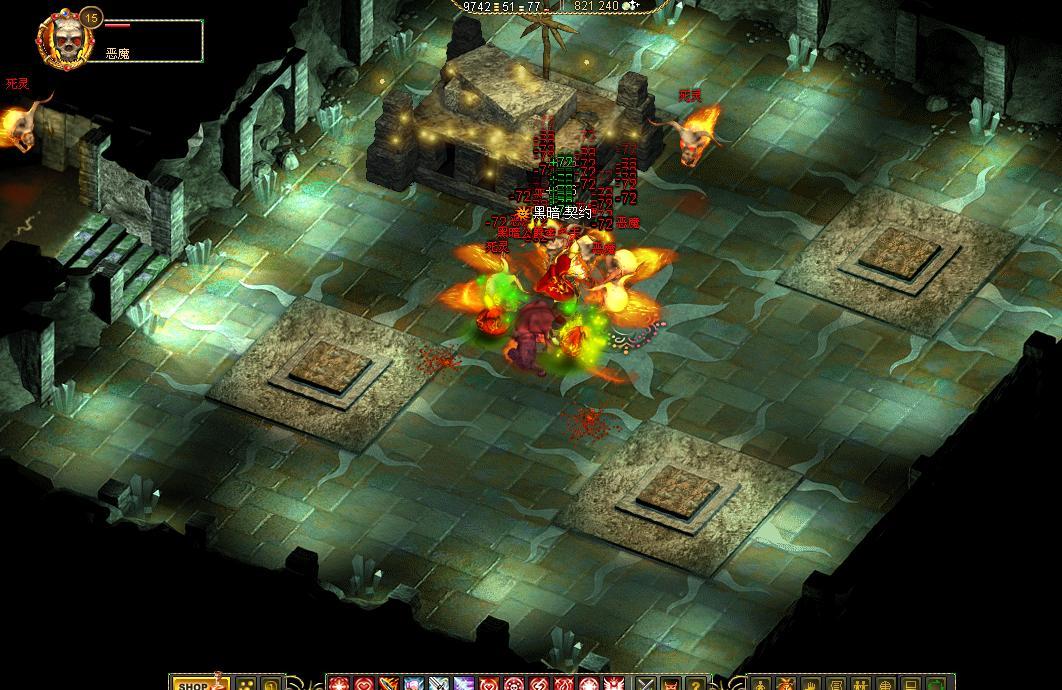Open the question mark help button
The width and height of the screenshot is (1062, 690).
695,685
